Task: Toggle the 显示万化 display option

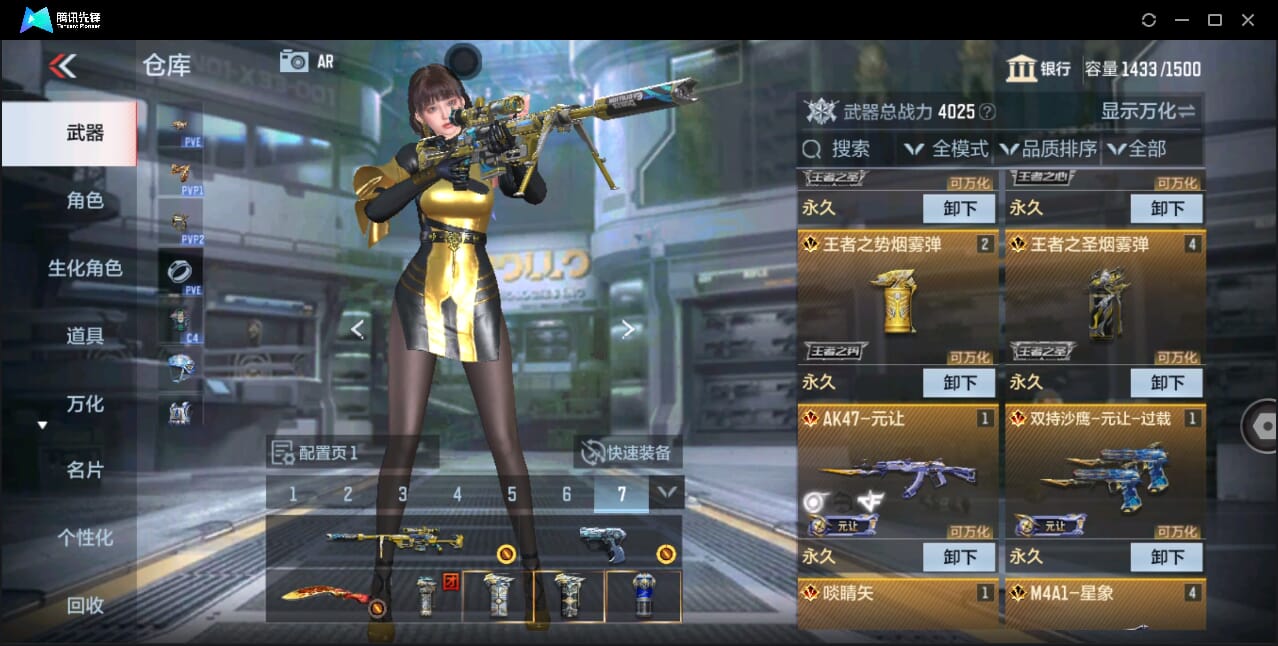Action: point(1148,111)
